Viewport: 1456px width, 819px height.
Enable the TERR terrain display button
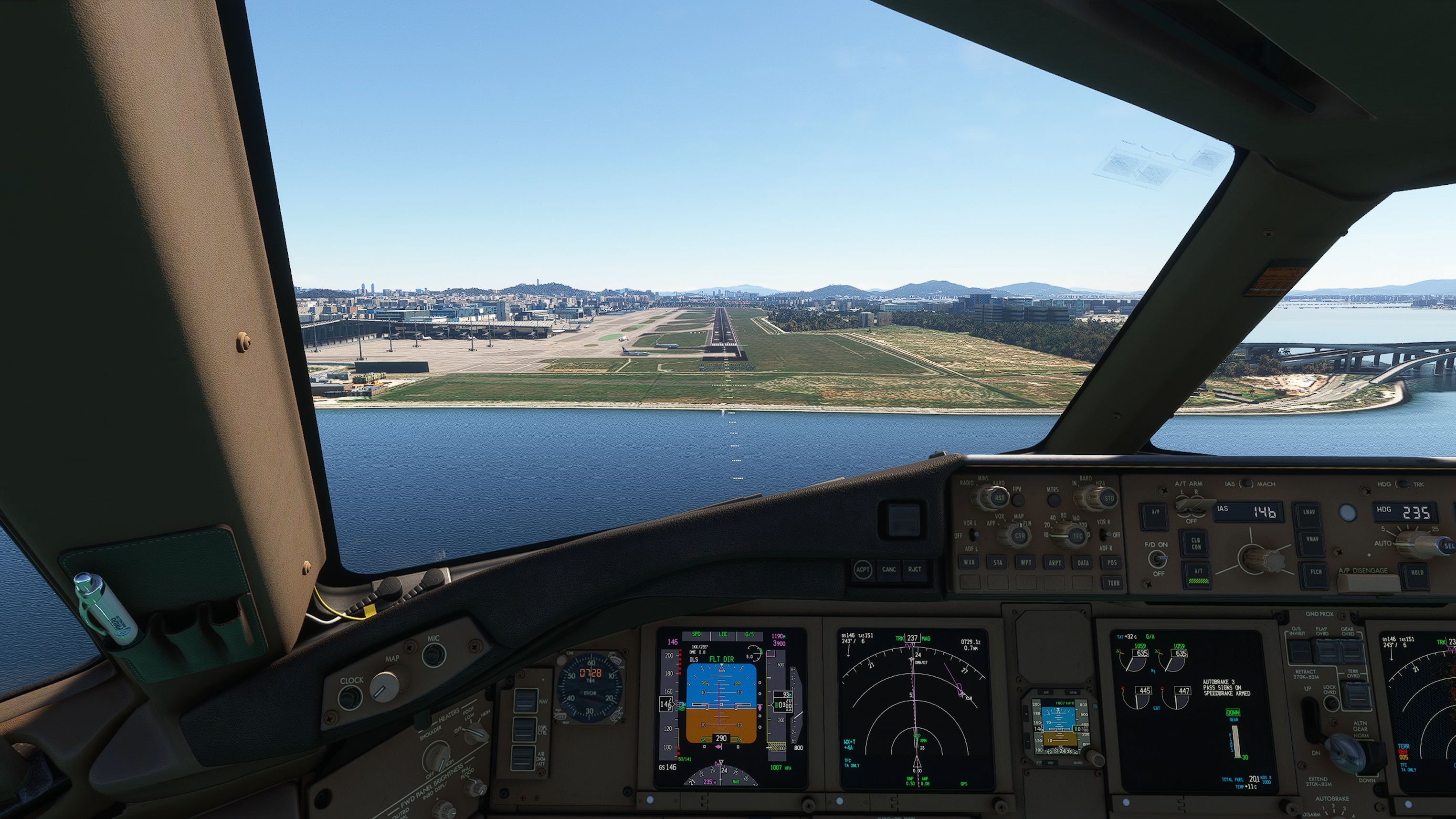[x=1114, y=583]
